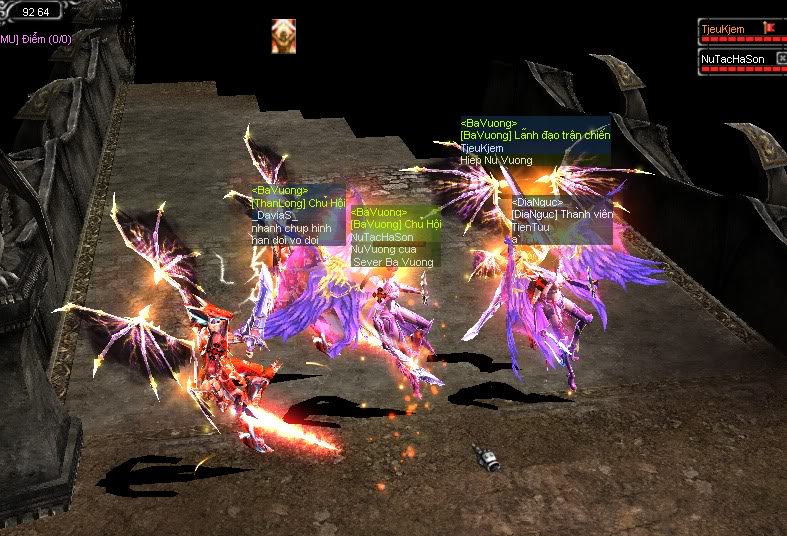Select party member NuTacHaSon in party list
Viewport: 787px width, 536px height.
728,60
